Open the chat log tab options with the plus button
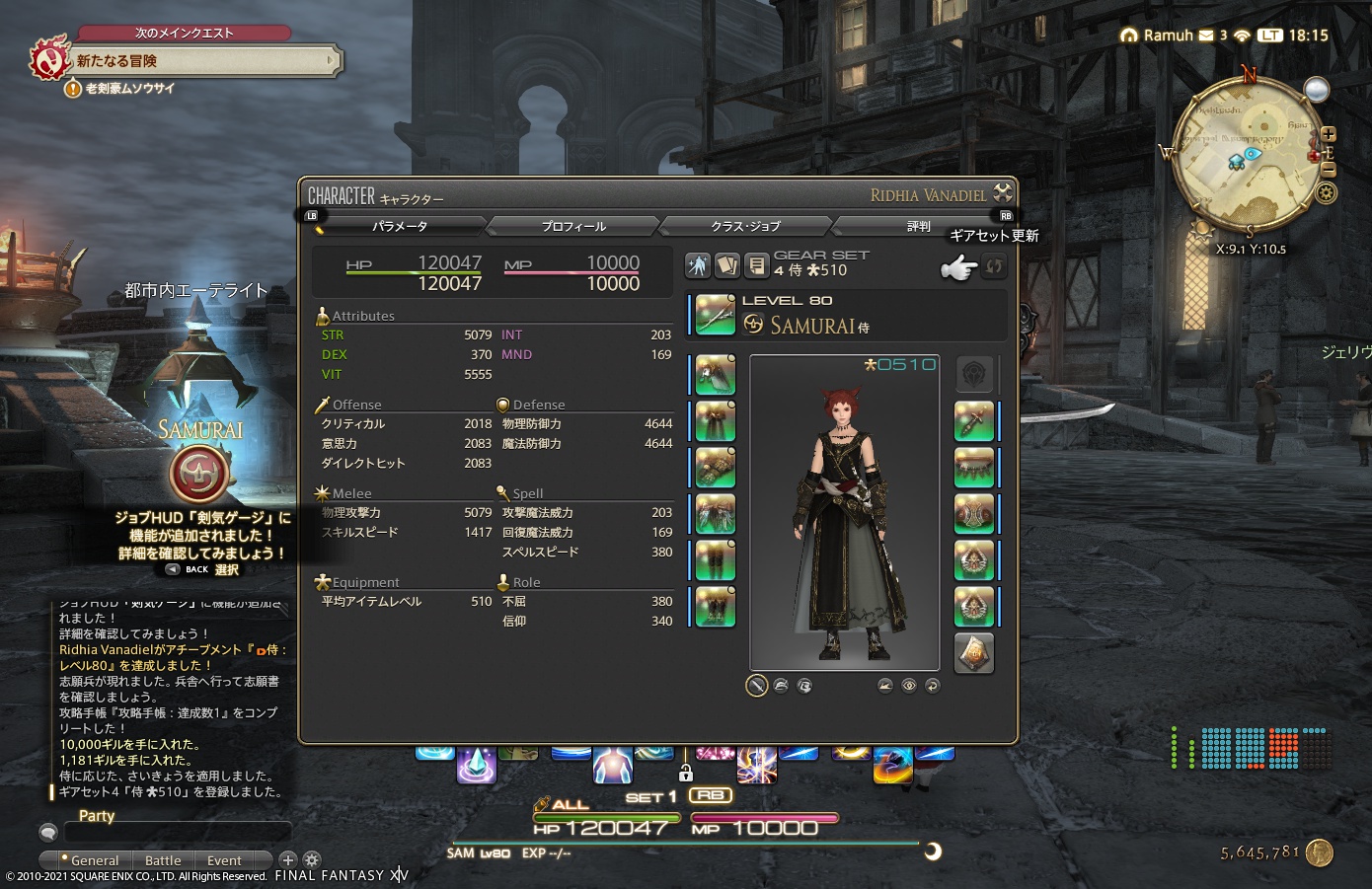The width and height of the screenshot is (1372, 889). click(288, 859)
